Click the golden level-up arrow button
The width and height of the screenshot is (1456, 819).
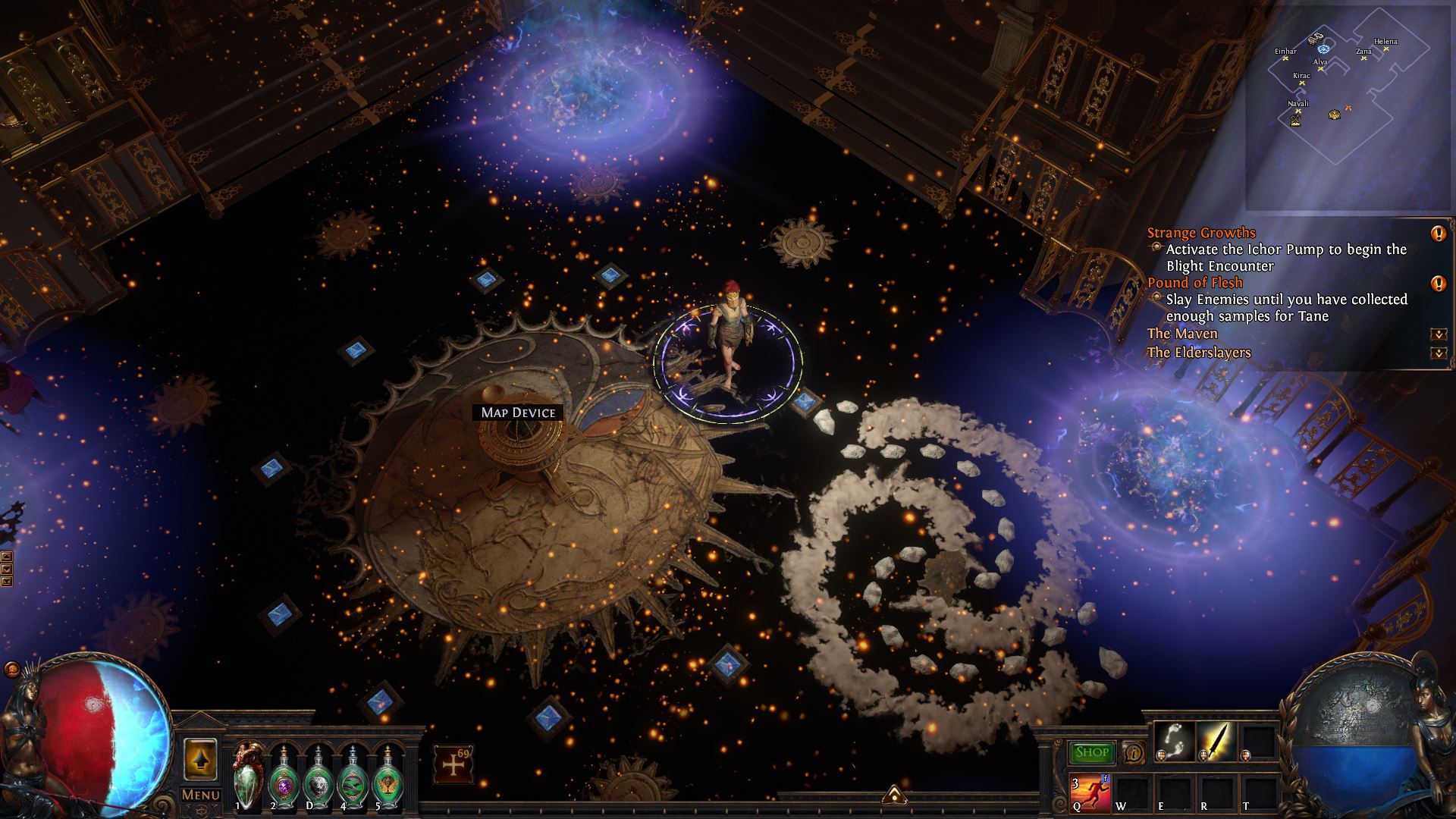[200, 759]
